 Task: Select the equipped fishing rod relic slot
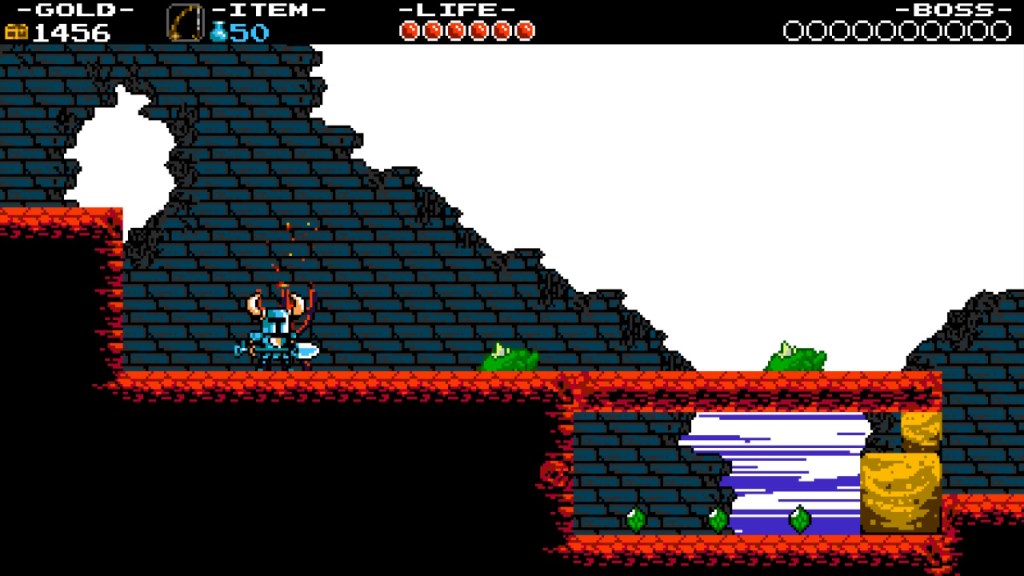[184, 22]
